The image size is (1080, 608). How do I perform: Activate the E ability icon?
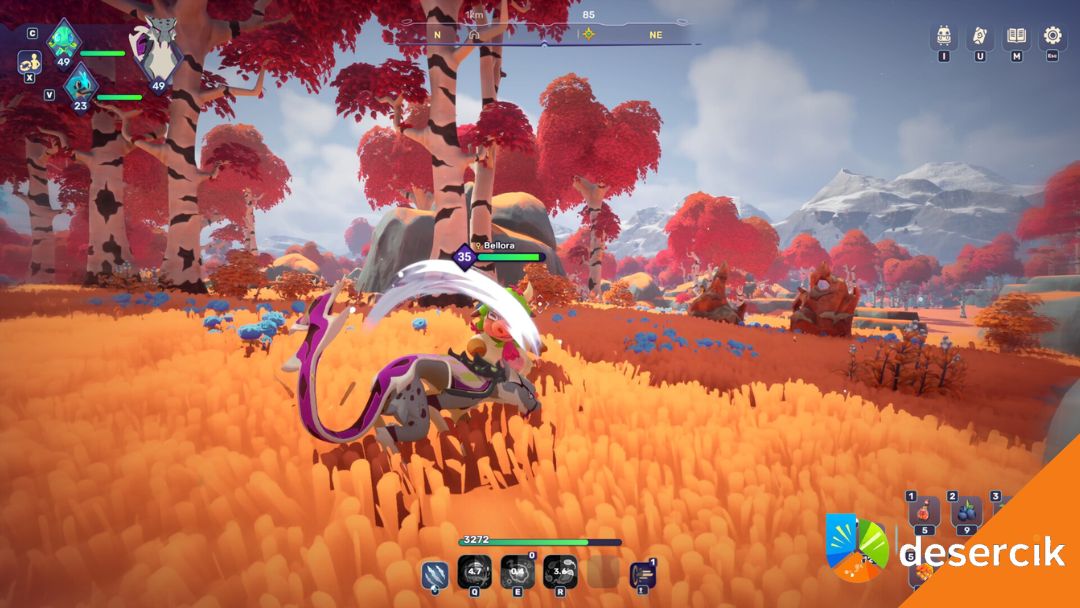[x=517, y=572]
